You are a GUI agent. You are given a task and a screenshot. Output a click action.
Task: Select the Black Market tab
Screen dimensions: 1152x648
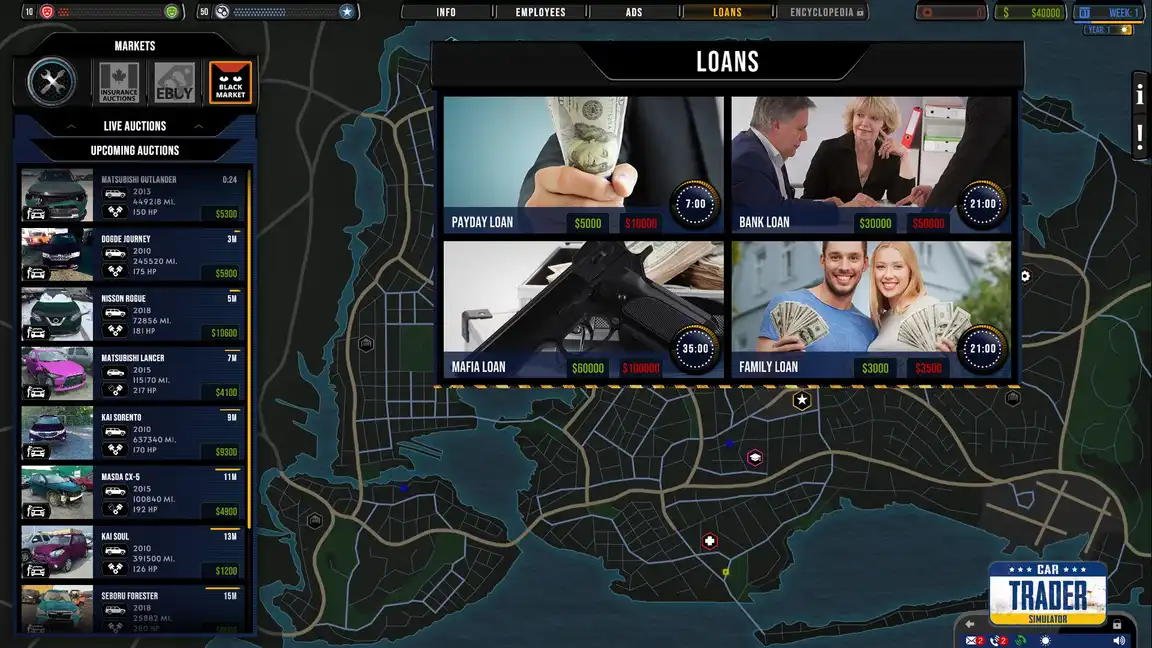[x=230, y=82]
